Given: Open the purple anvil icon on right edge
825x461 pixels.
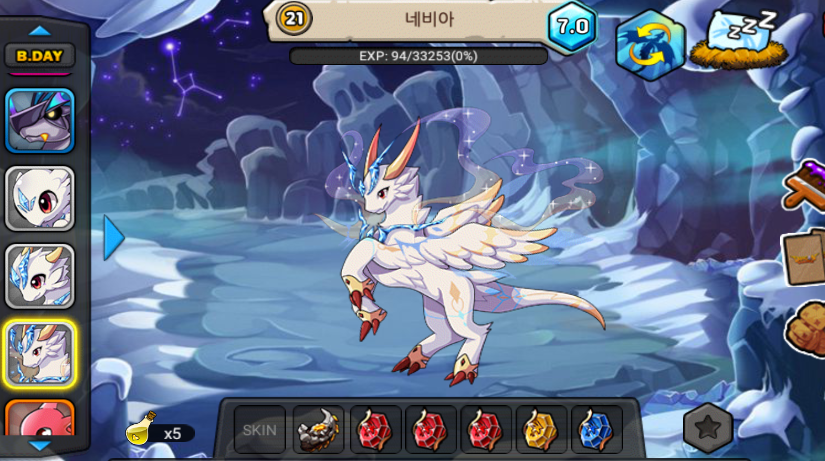Looking at the screenshot, I should (x=806, y=185).
